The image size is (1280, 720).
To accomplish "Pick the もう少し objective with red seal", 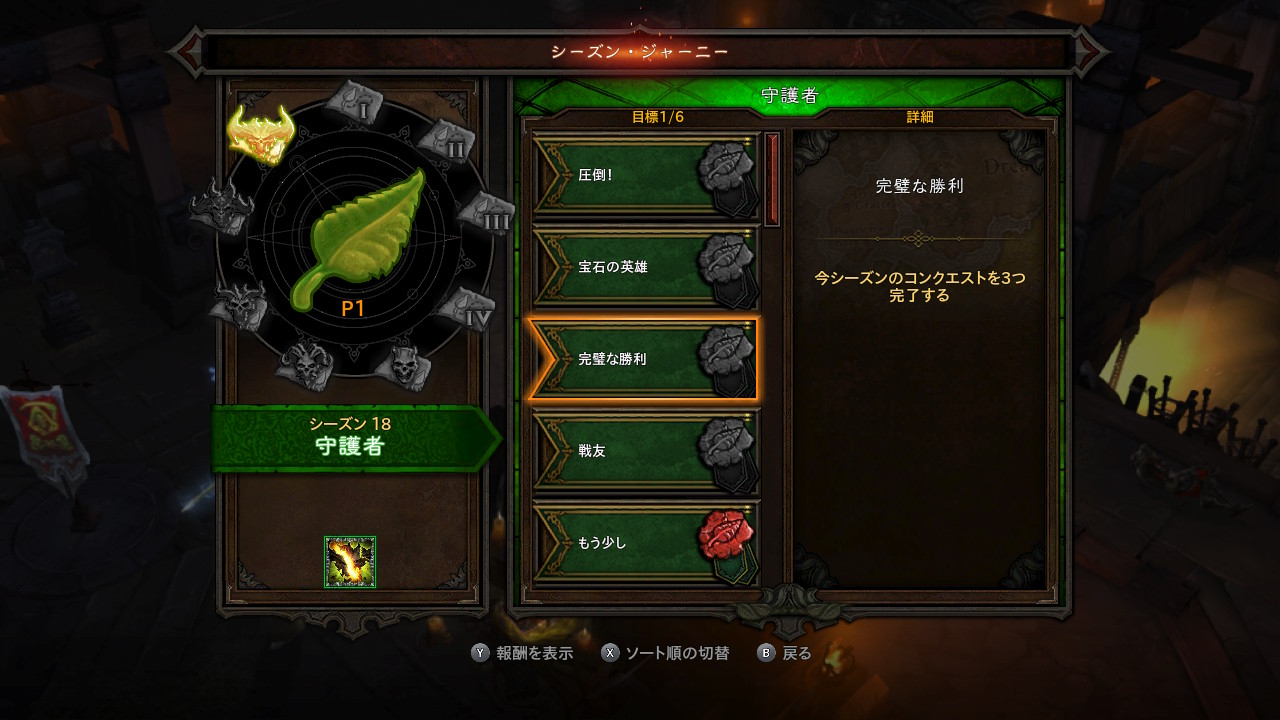I will pos(645,543).
